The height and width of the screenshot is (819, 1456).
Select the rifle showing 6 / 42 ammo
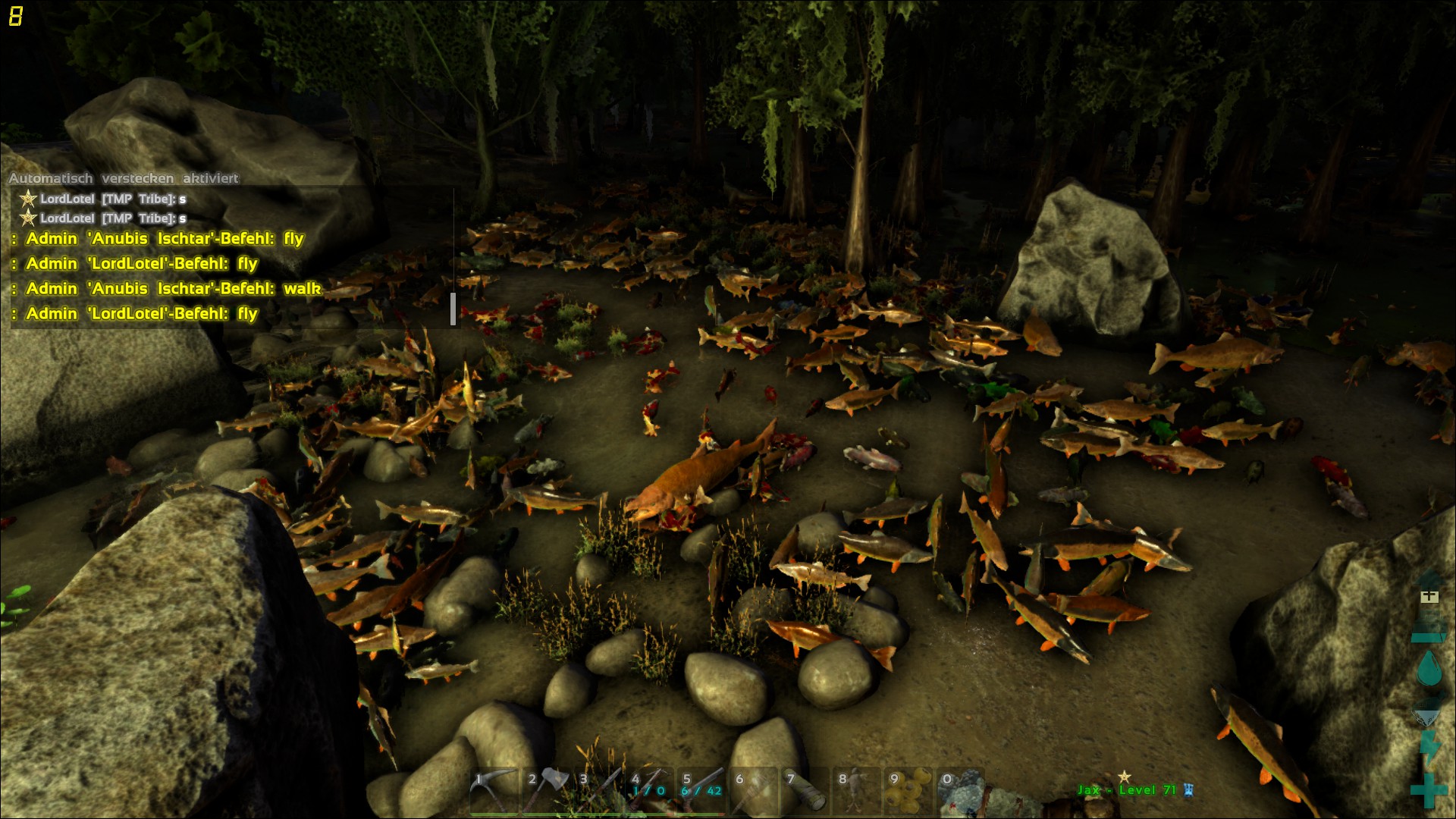click(x=701, y=791)
